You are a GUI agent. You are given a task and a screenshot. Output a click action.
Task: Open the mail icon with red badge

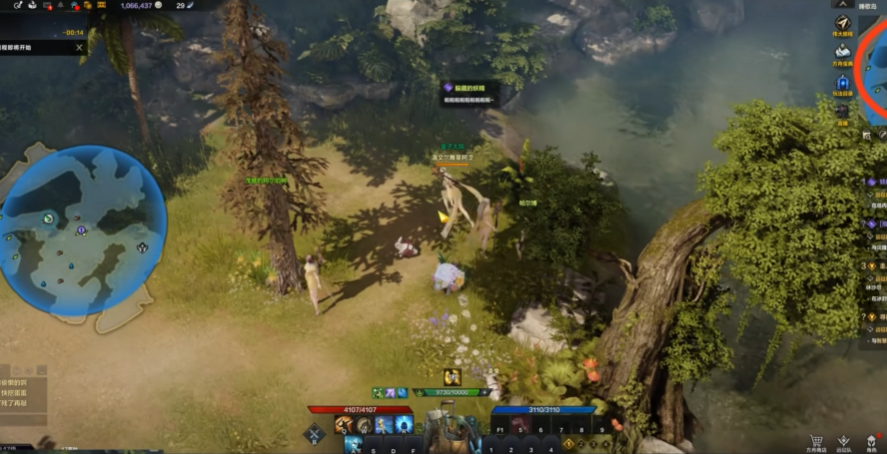click(47, 6)
